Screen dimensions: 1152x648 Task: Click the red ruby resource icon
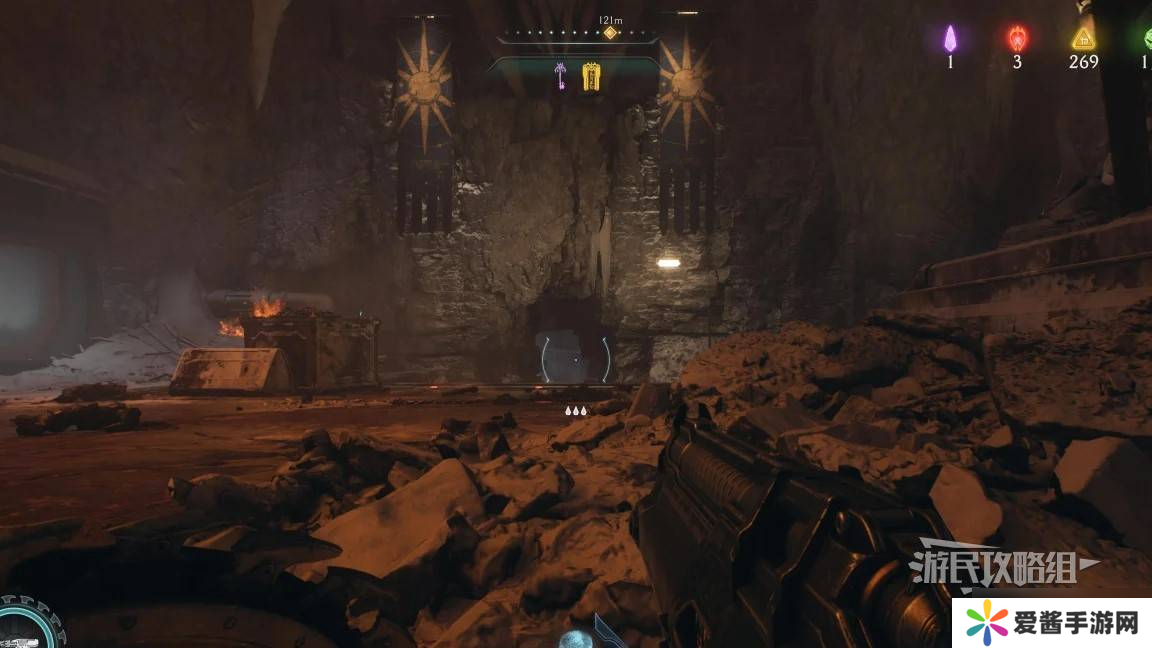point(1017,39)
